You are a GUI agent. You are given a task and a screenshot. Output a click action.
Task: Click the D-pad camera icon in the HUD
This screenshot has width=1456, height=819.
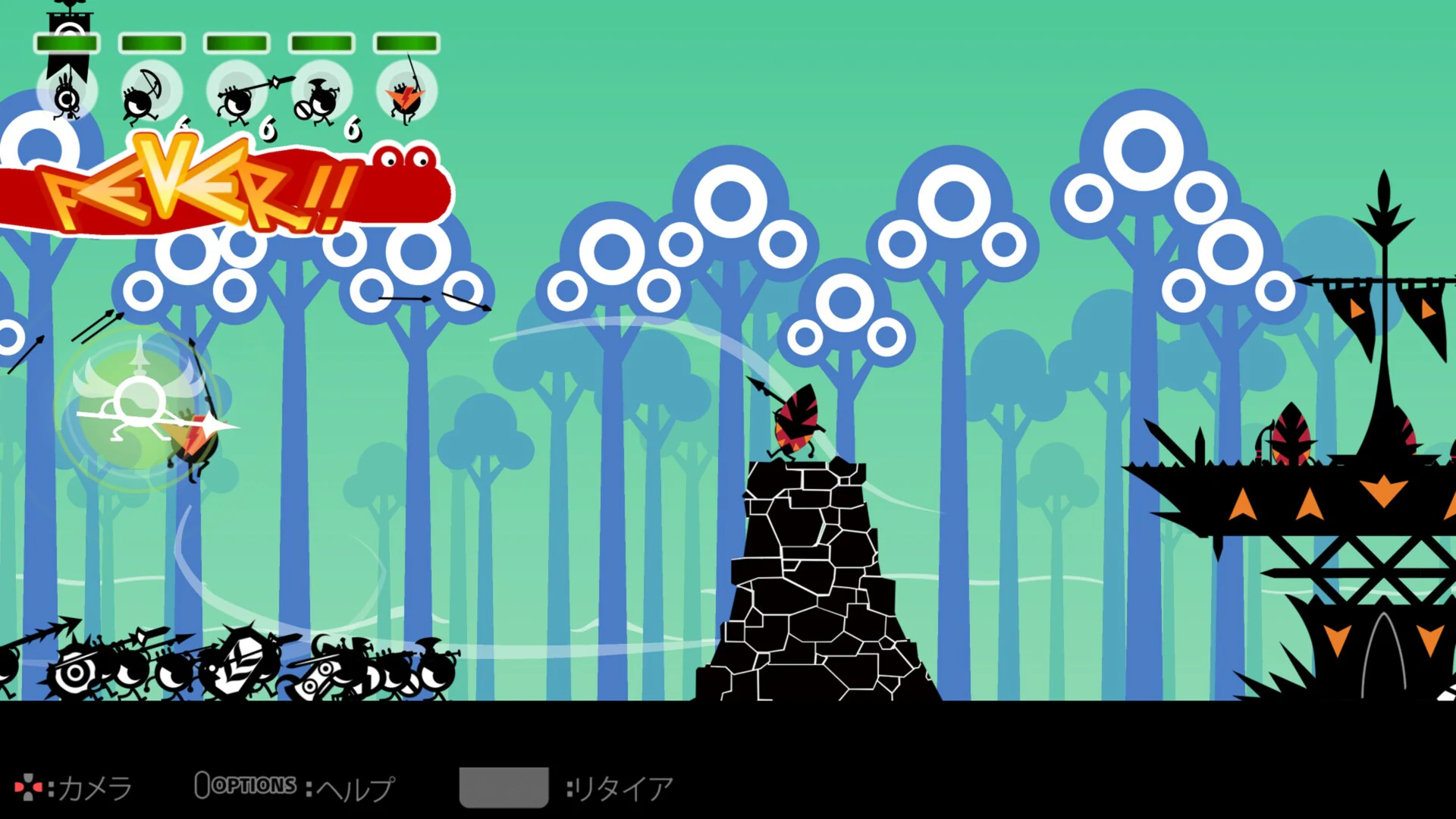click(29, 787)
